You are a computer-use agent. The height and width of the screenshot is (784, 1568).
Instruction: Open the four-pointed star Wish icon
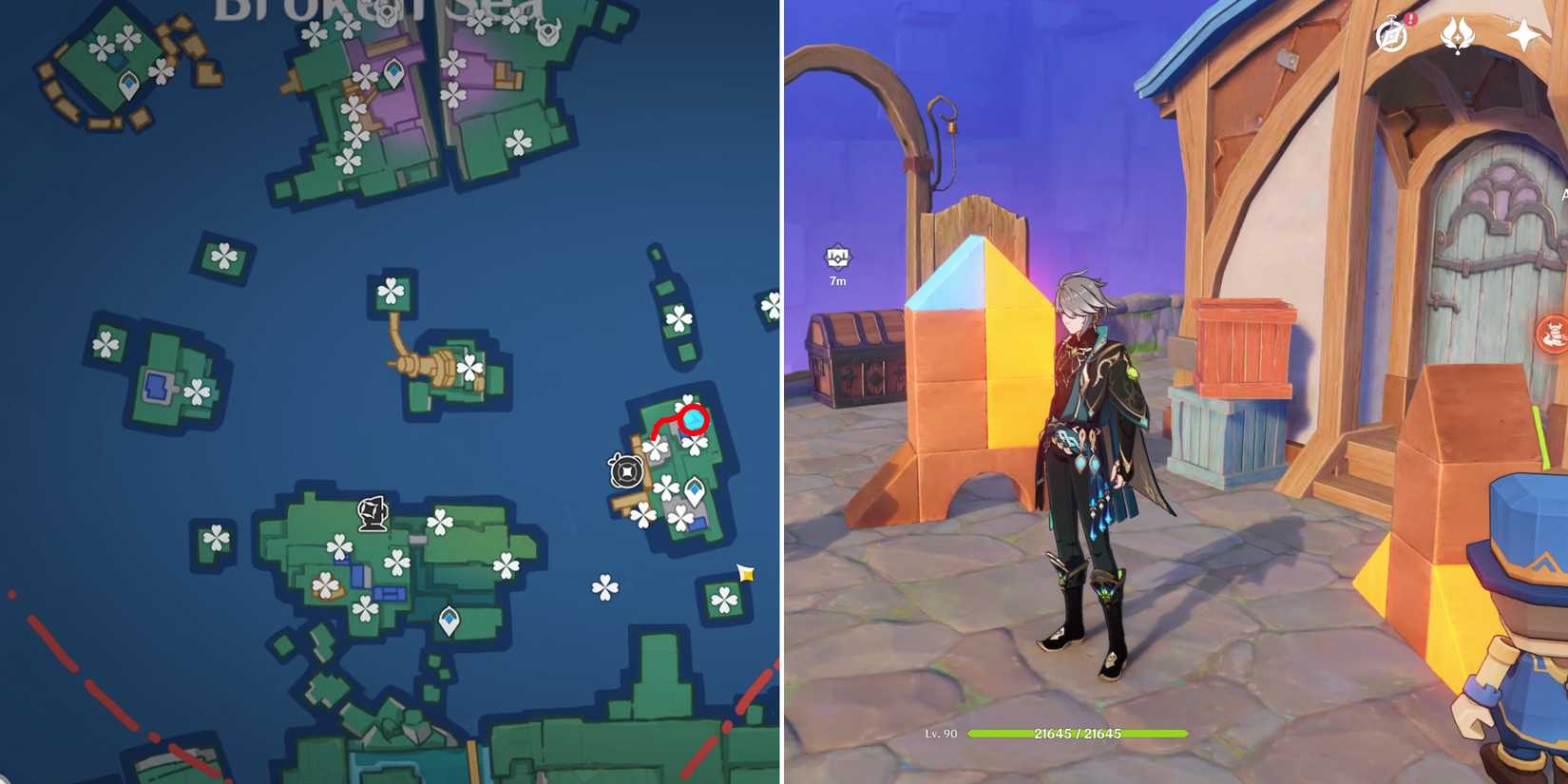(1521, 33)
